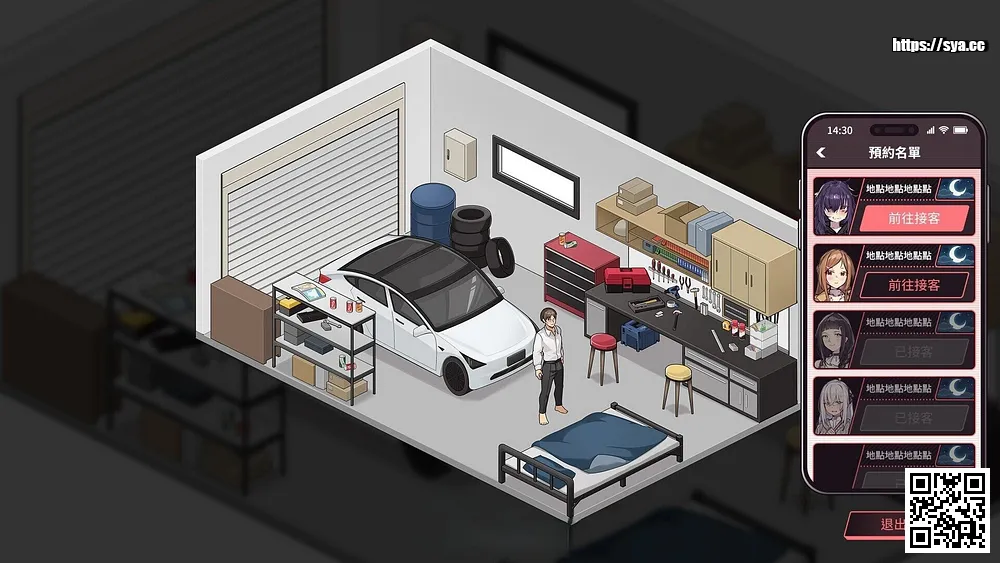Viewport: 1000px width, 563px height.
Task: Go back using the phone's arrow button
Action: click(822, 153)
